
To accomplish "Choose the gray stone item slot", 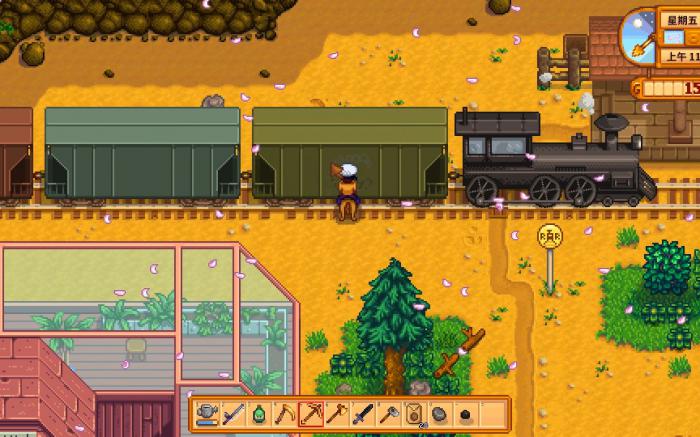I will [440, 413].
